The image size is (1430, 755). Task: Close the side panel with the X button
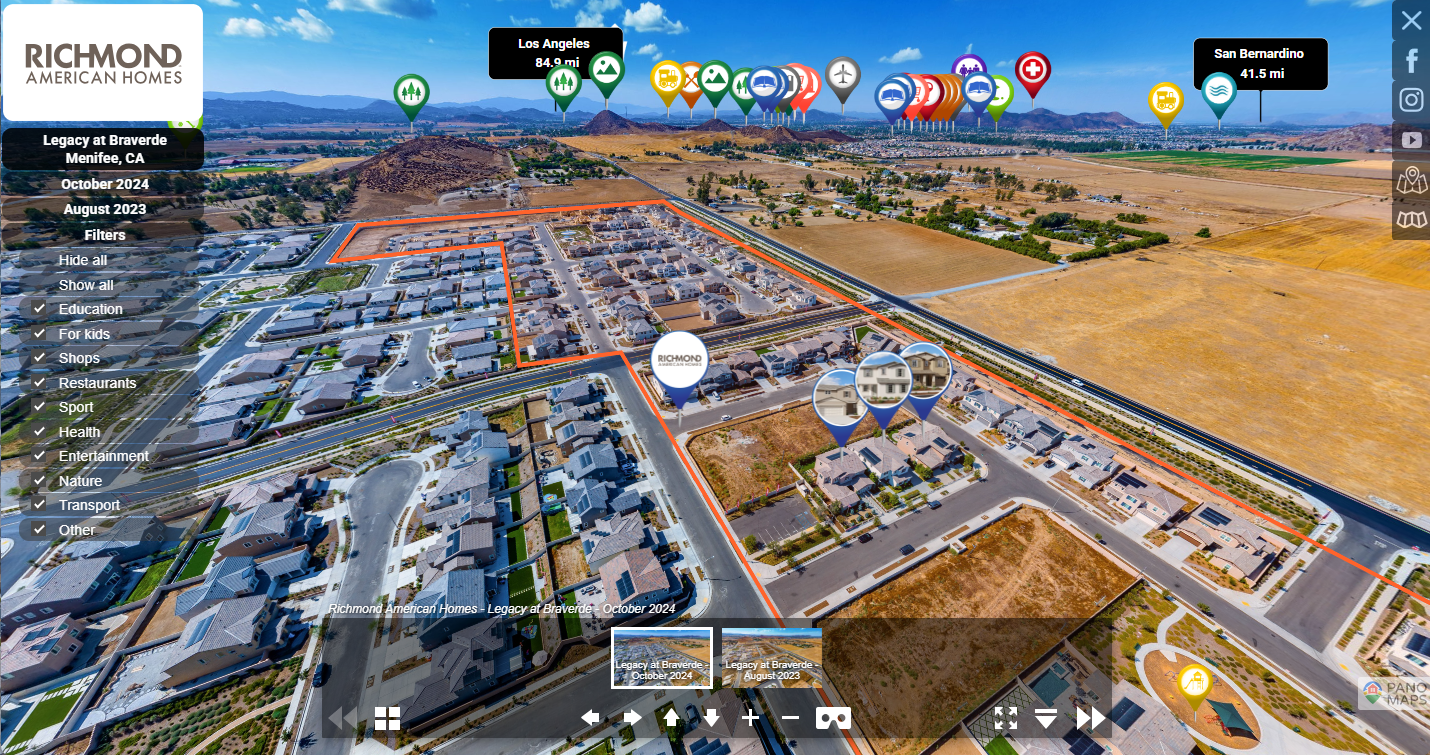pyautogui.click(x=1410, y=20)
